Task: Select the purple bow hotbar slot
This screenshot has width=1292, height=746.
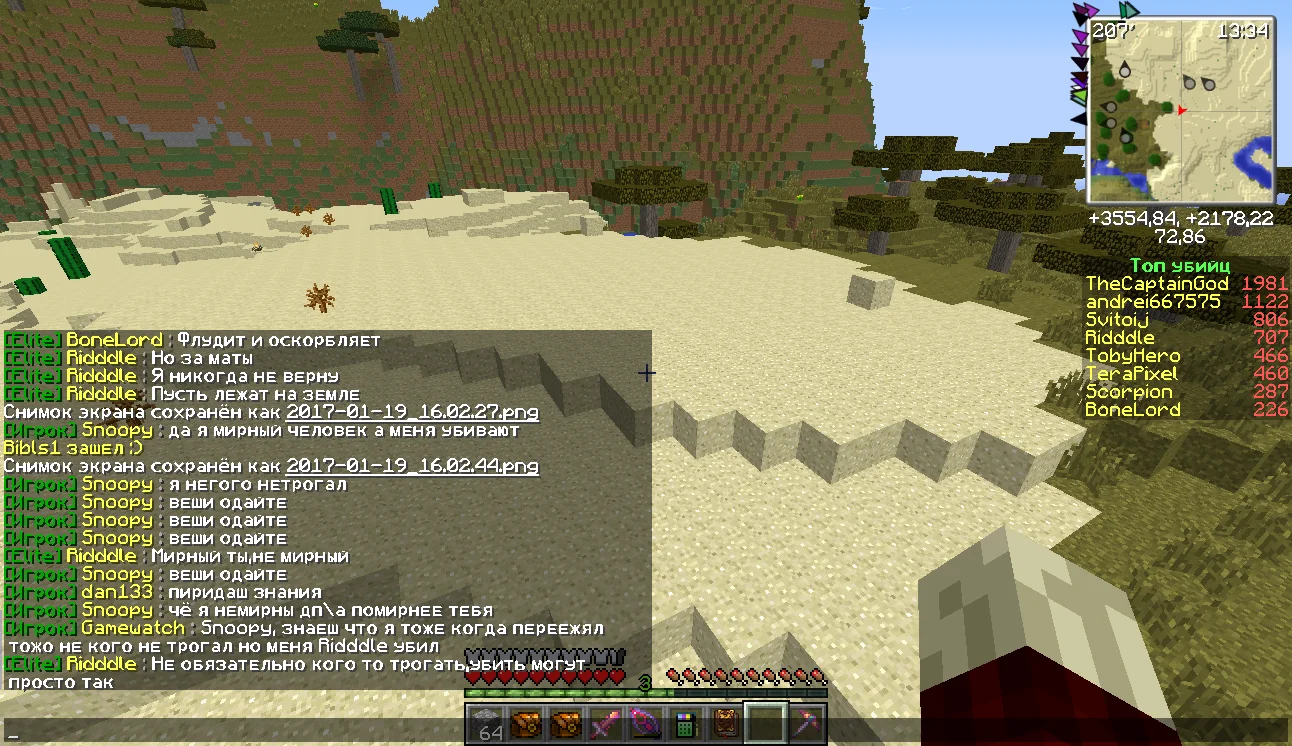Action: point(646,723)
